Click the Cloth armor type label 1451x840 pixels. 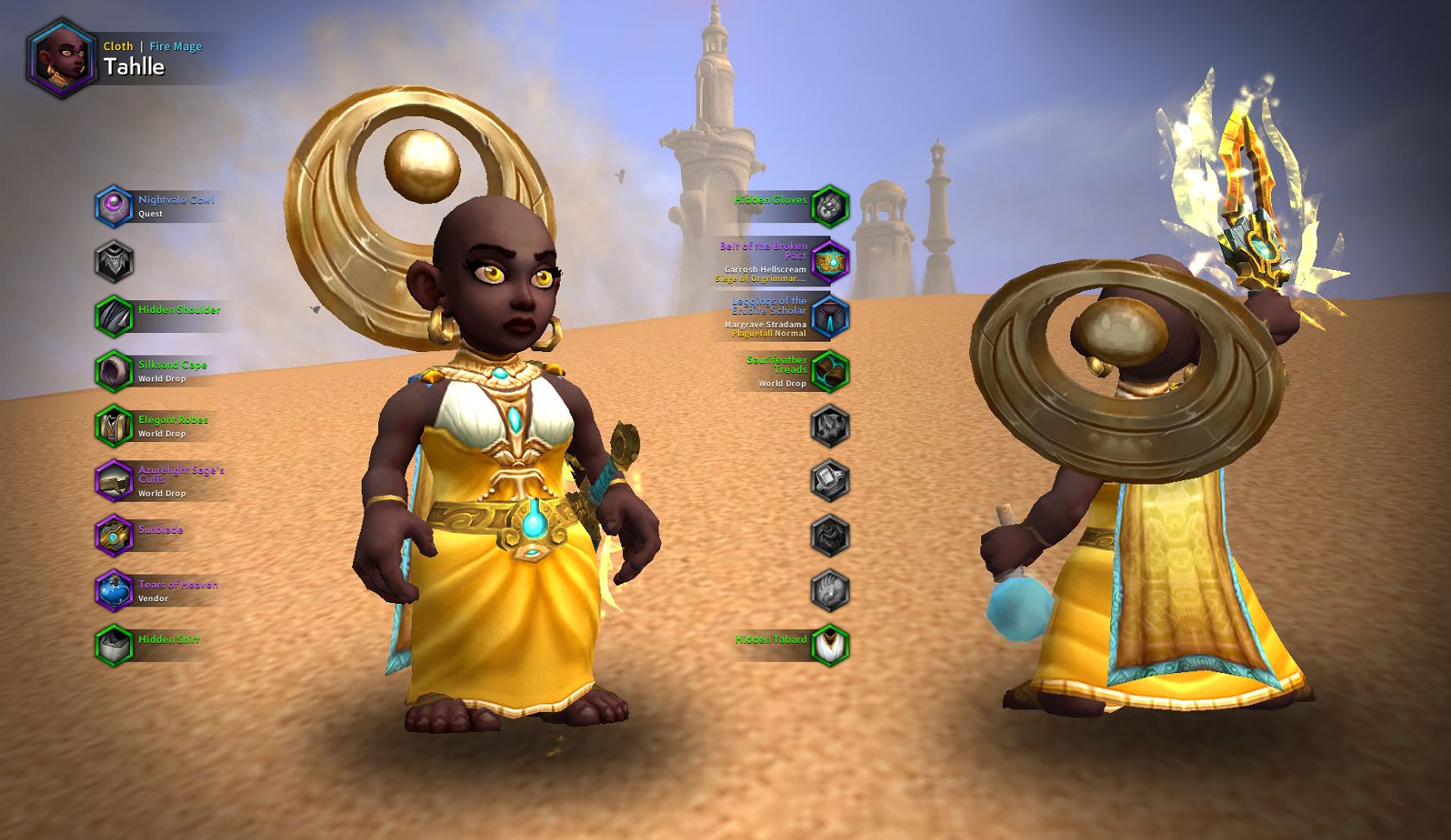click(x=118, y=46)
